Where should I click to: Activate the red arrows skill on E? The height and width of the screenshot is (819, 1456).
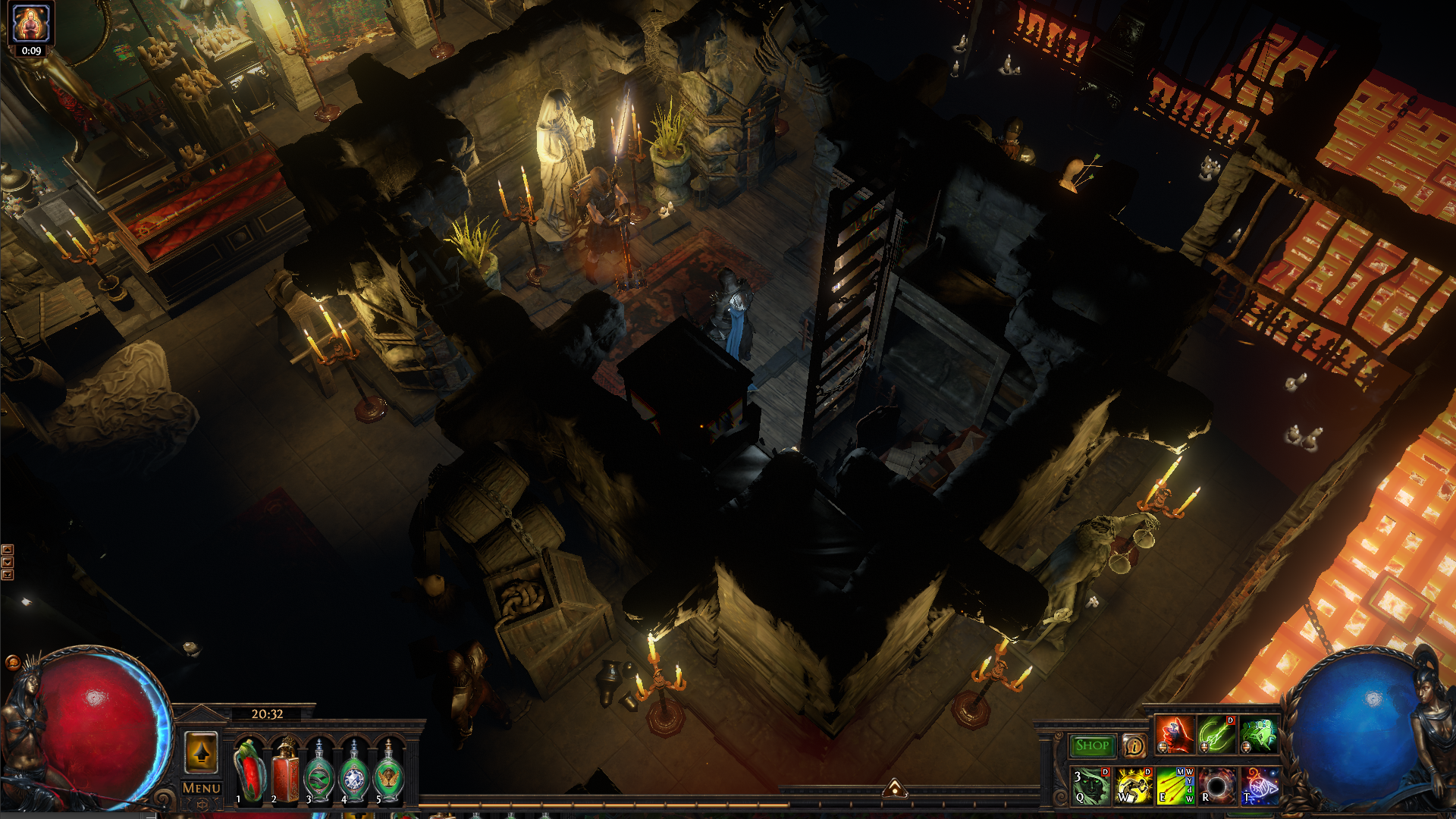(x=1175, y=786)
